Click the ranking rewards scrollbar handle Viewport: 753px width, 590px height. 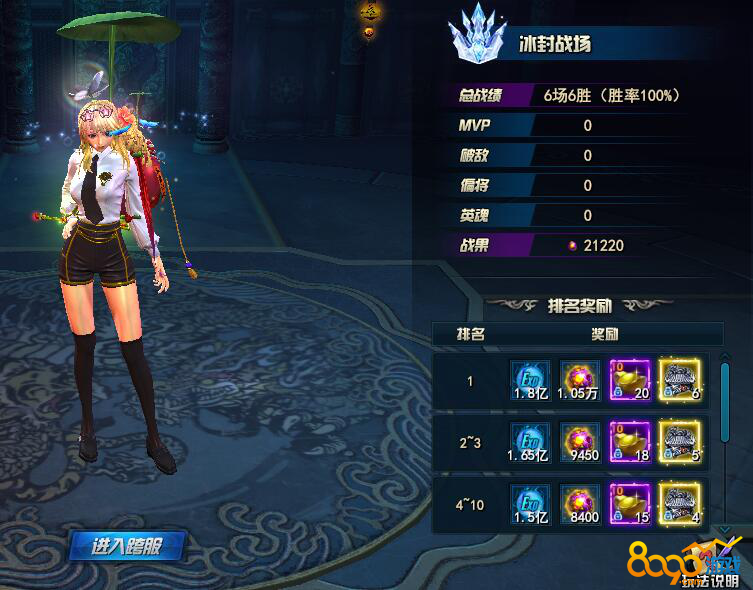[726, 400]
